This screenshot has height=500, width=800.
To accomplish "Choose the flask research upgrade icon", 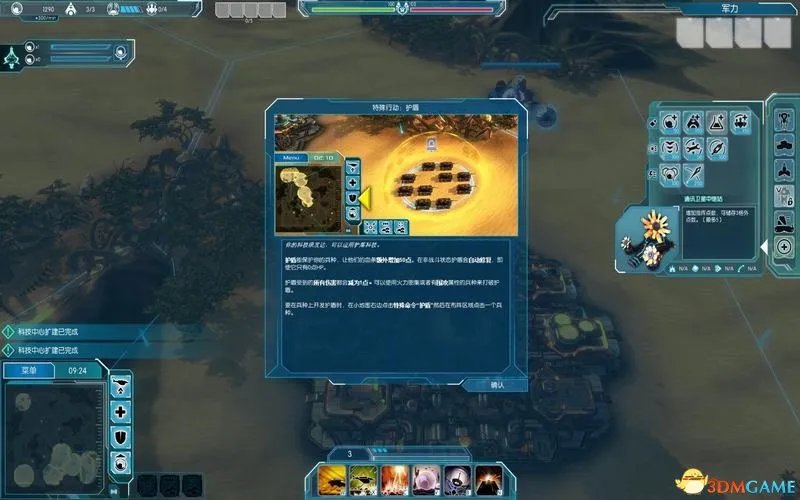I will [x=717, y=123].
